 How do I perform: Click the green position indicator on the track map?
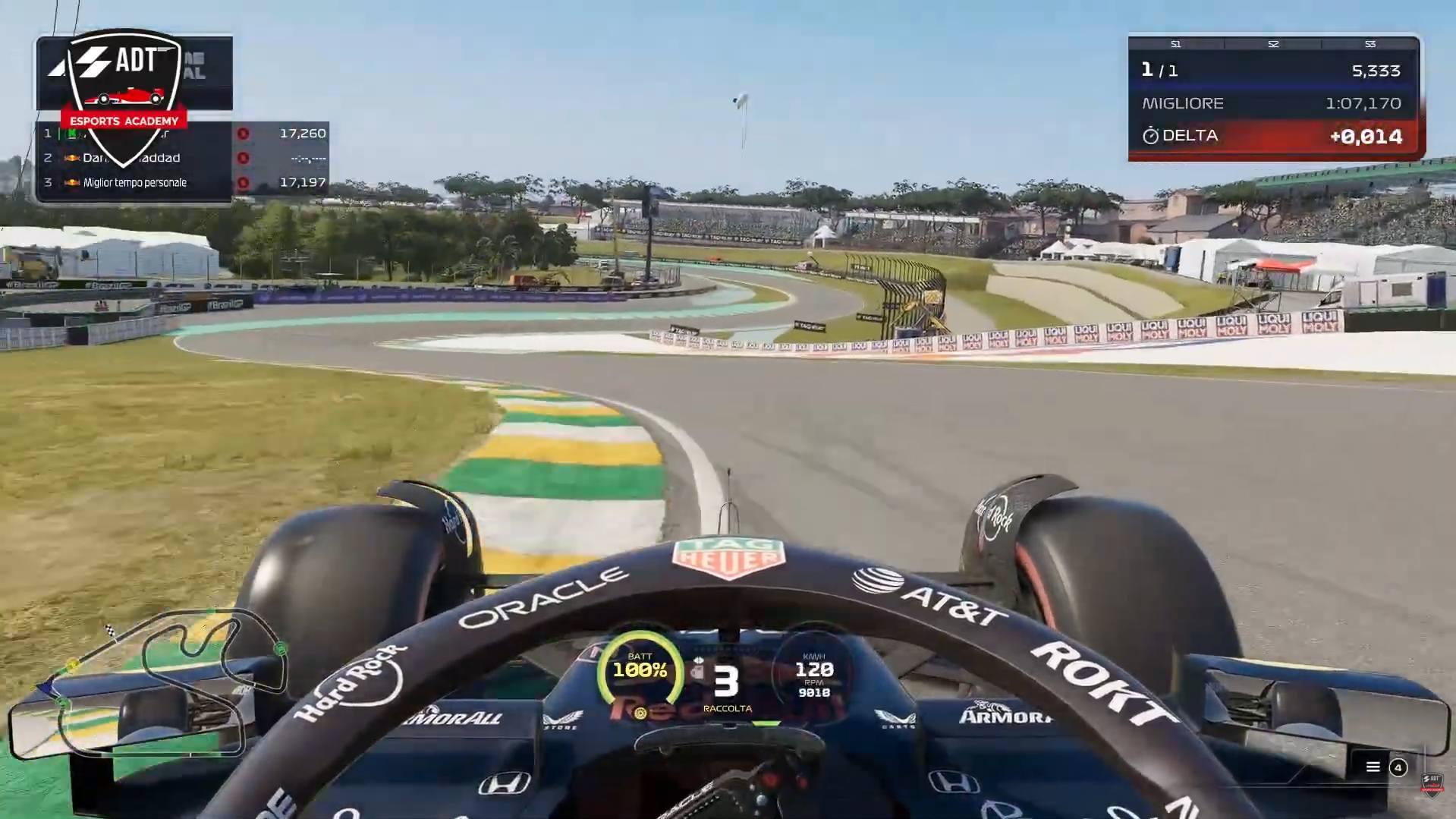281,648
